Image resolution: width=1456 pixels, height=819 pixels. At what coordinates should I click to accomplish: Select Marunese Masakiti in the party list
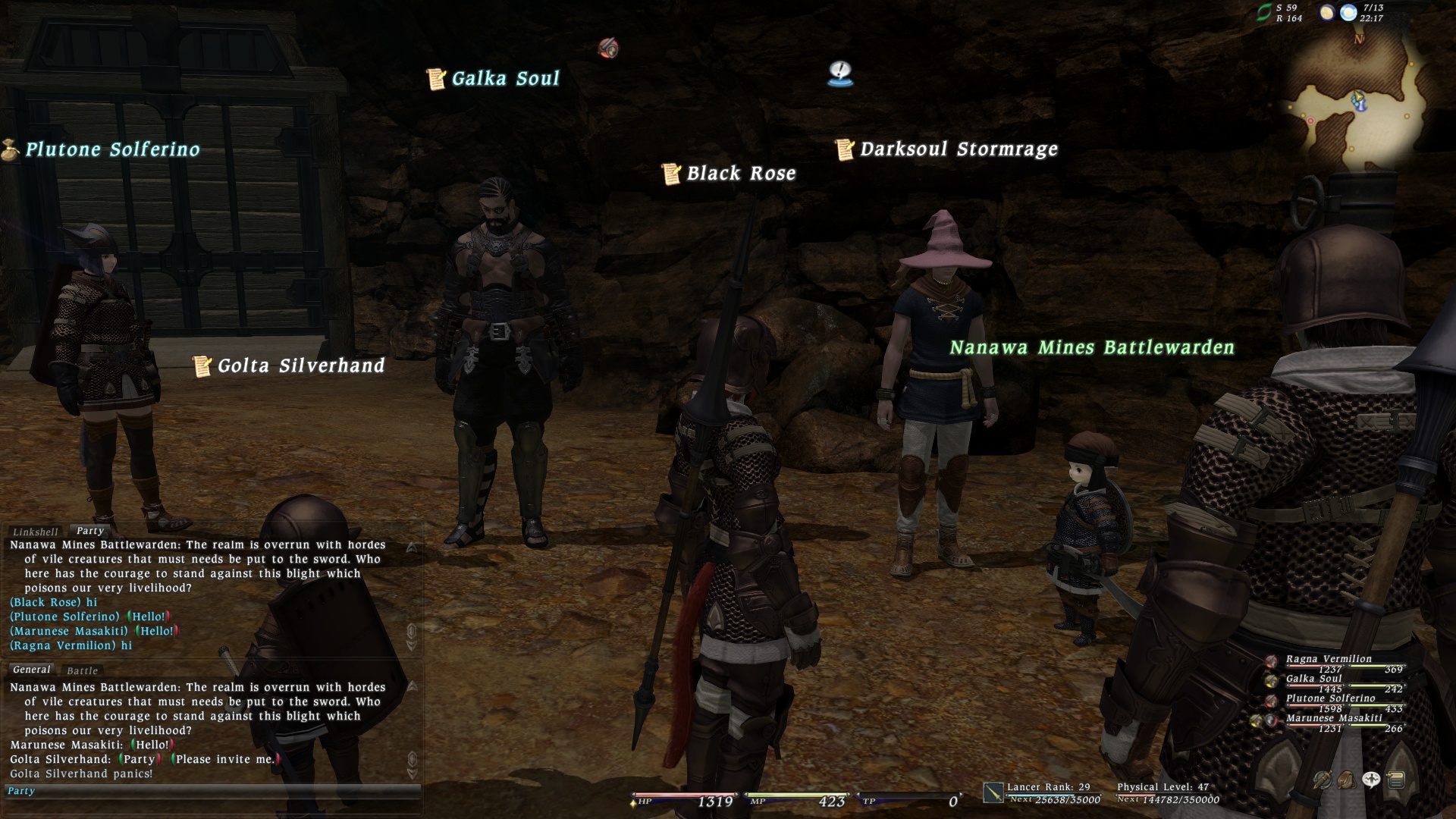(x=1334, y=718)
